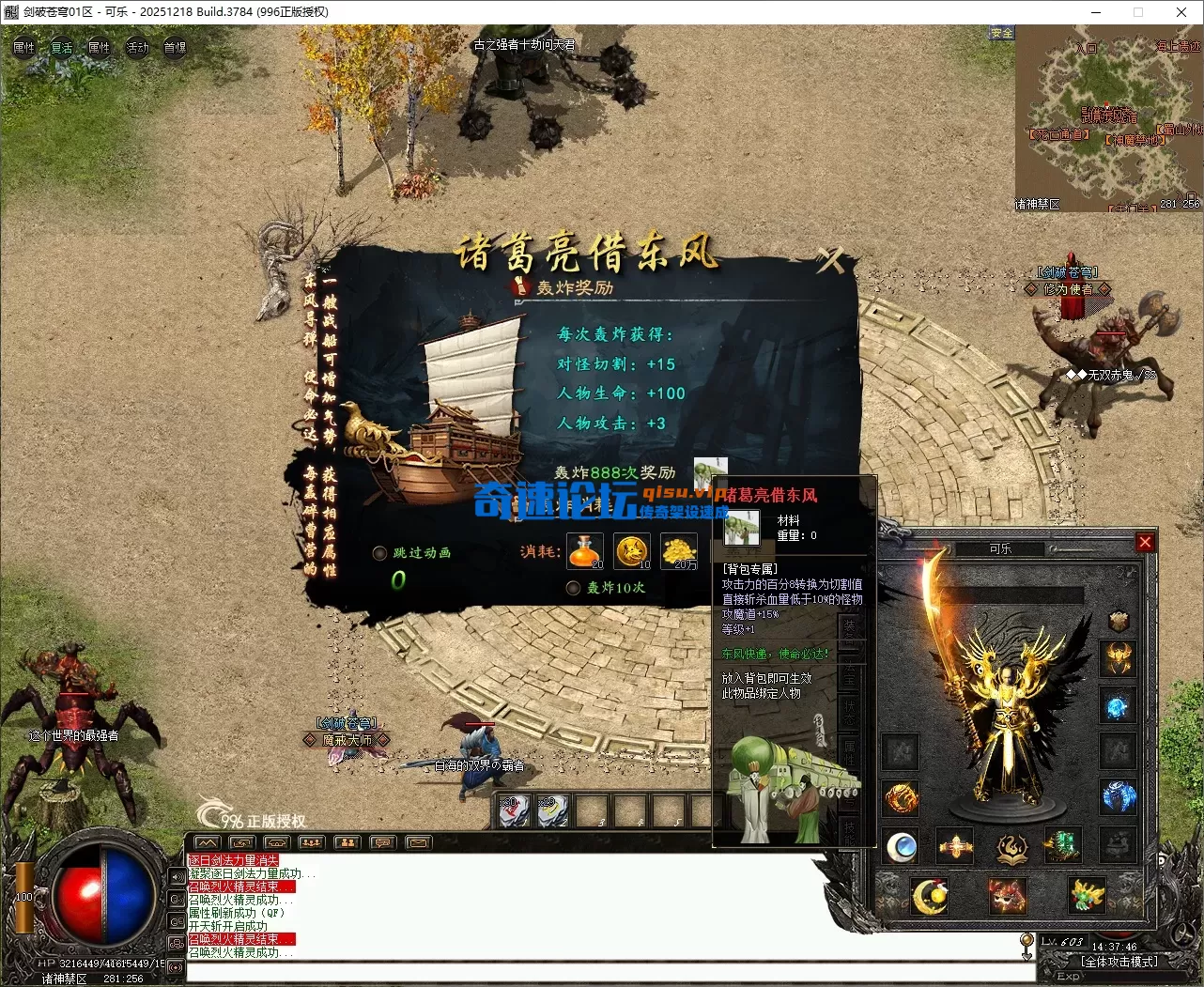Select the fiery ring equipment slot

click(901, 799)
